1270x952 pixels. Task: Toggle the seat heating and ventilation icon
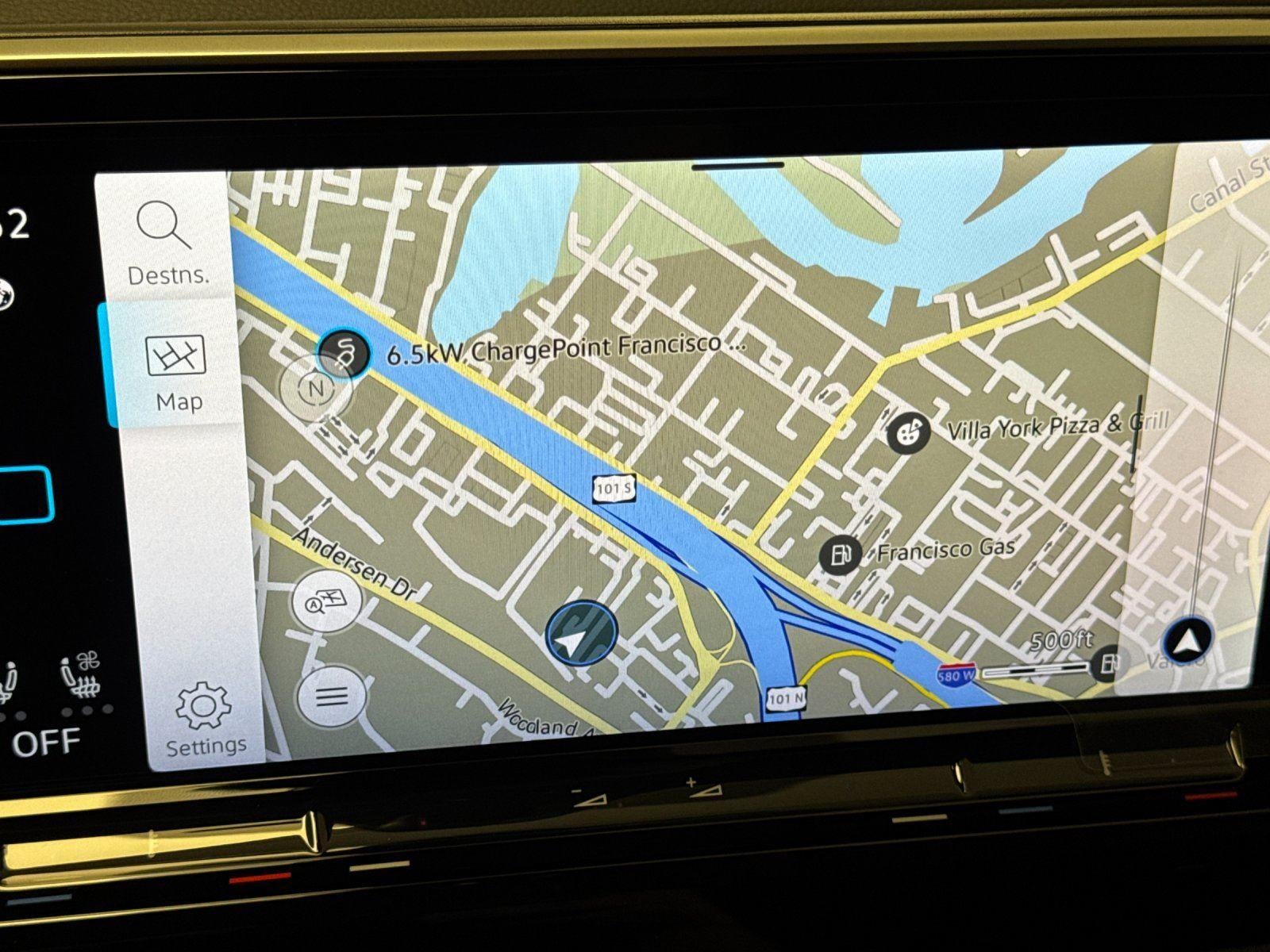point(81,677)
